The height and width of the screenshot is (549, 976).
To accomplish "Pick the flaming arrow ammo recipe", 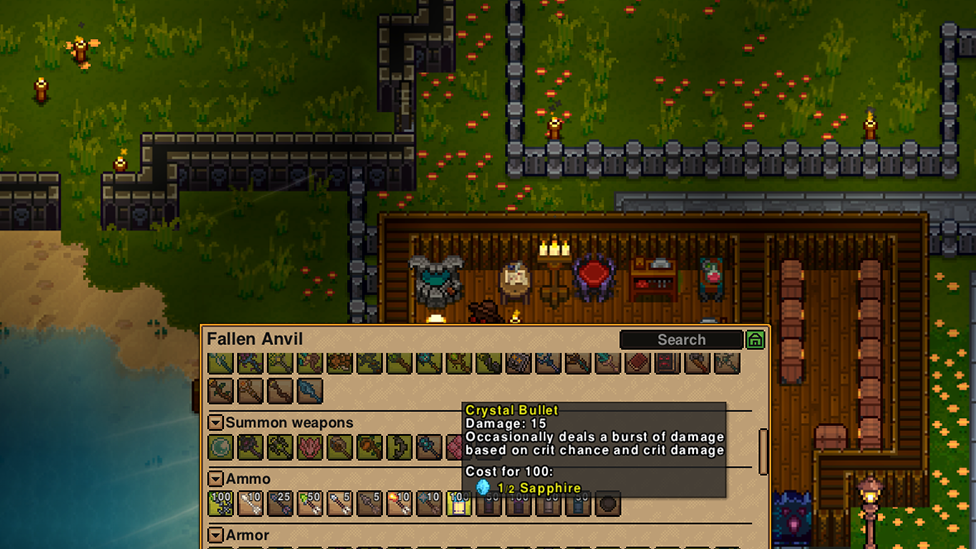I will click(399, 503).
